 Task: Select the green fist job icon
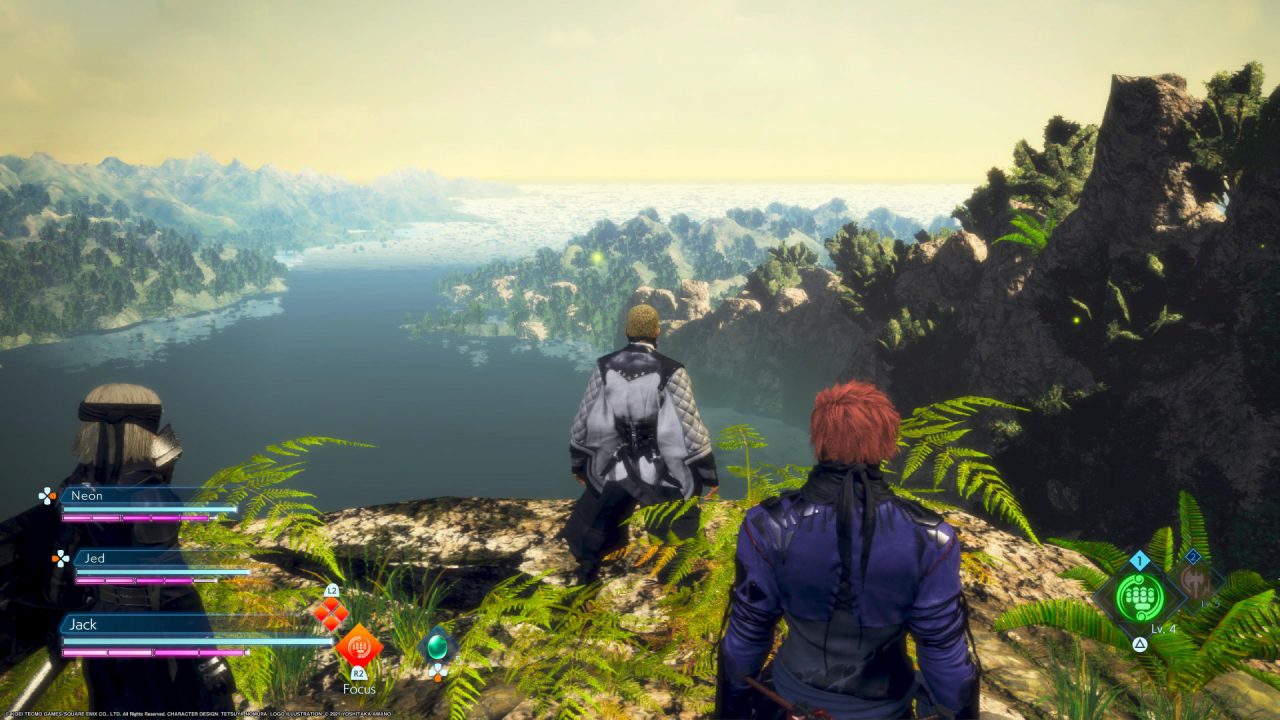pyautogui.click(x=1139, y=597)
